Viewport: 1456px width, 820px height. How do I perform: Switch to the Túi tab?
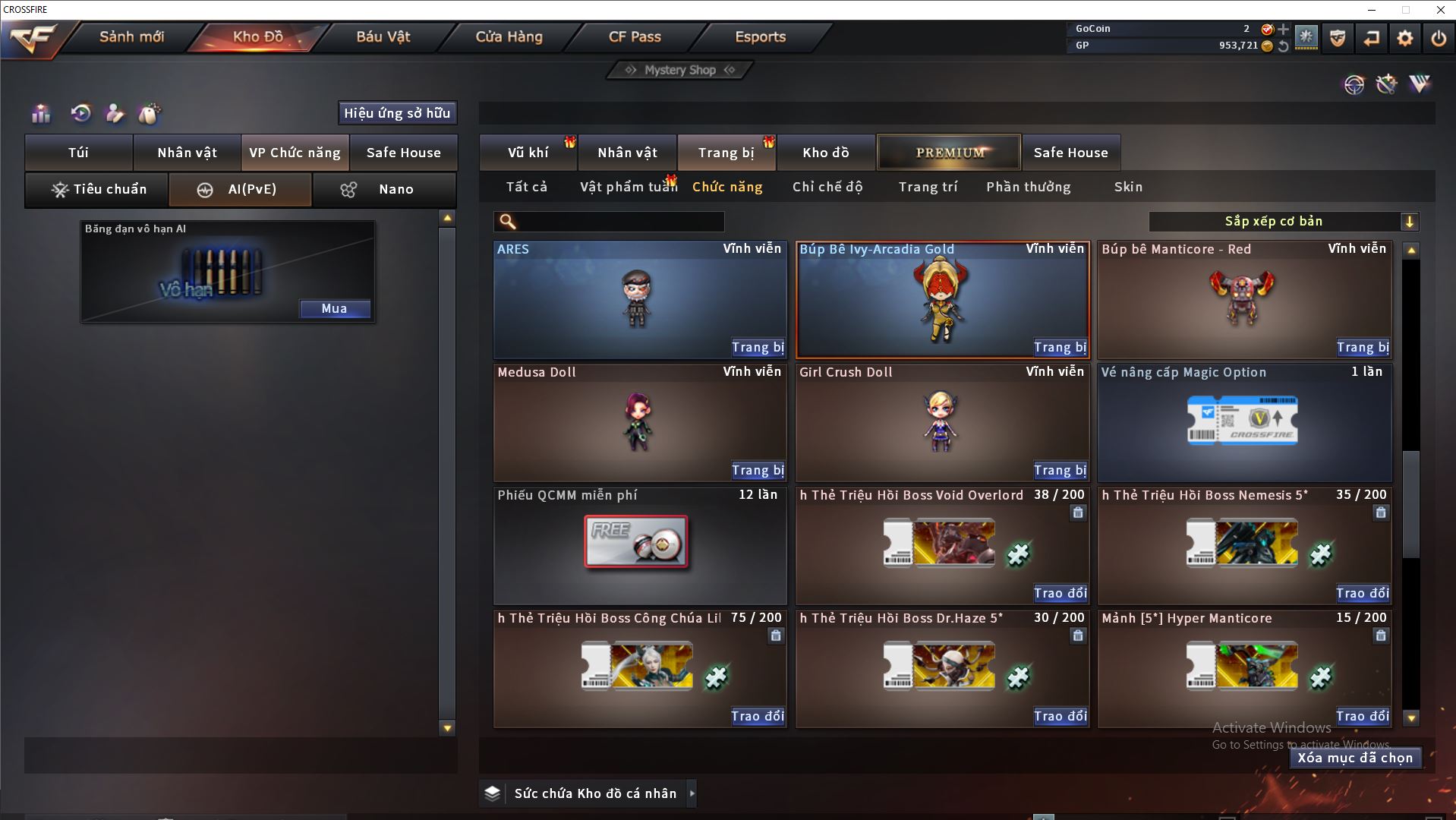79,153
